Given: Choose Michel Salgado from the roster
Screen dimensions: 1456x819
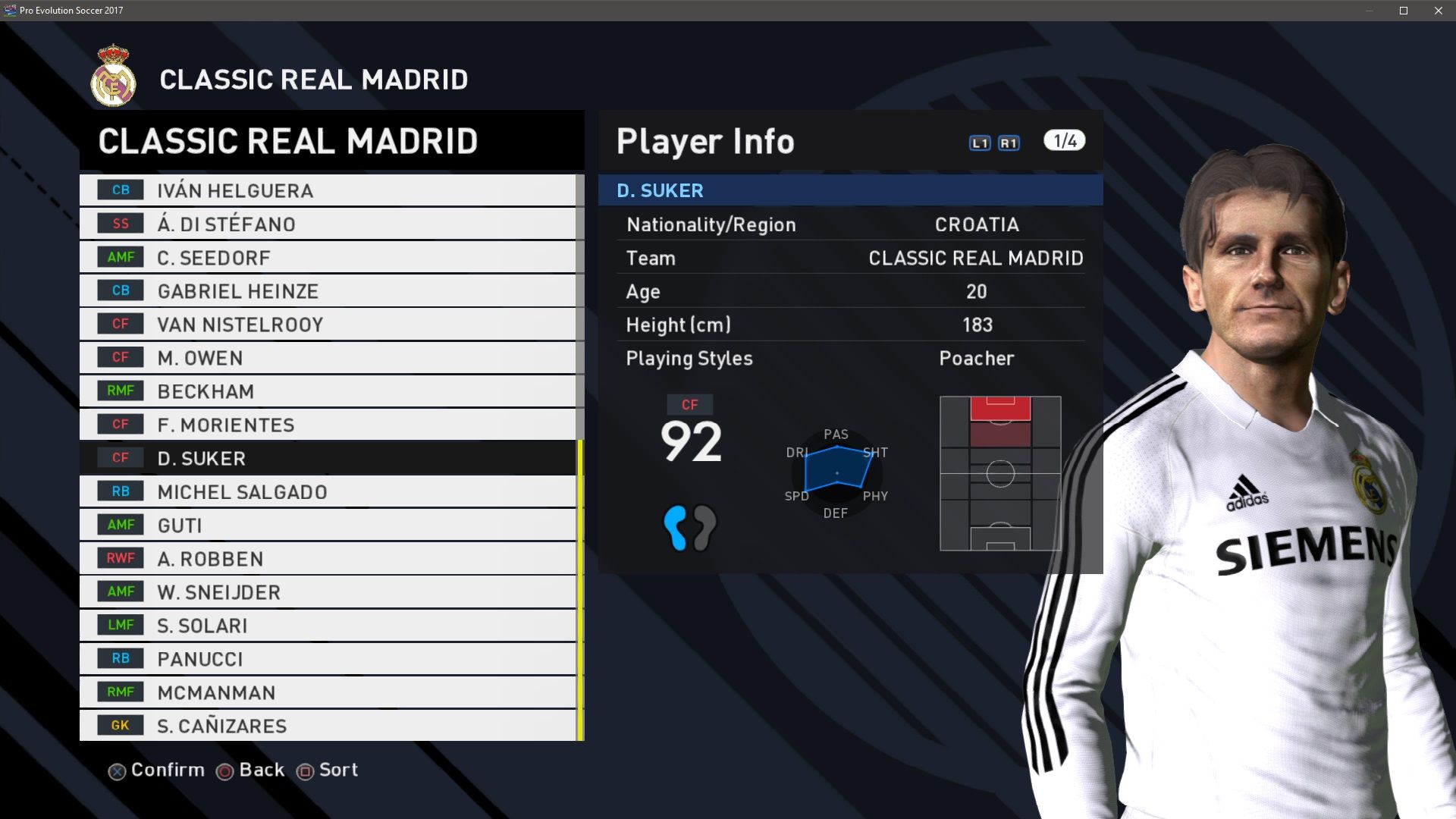Looking at the screenshot, I should point(327,491).
